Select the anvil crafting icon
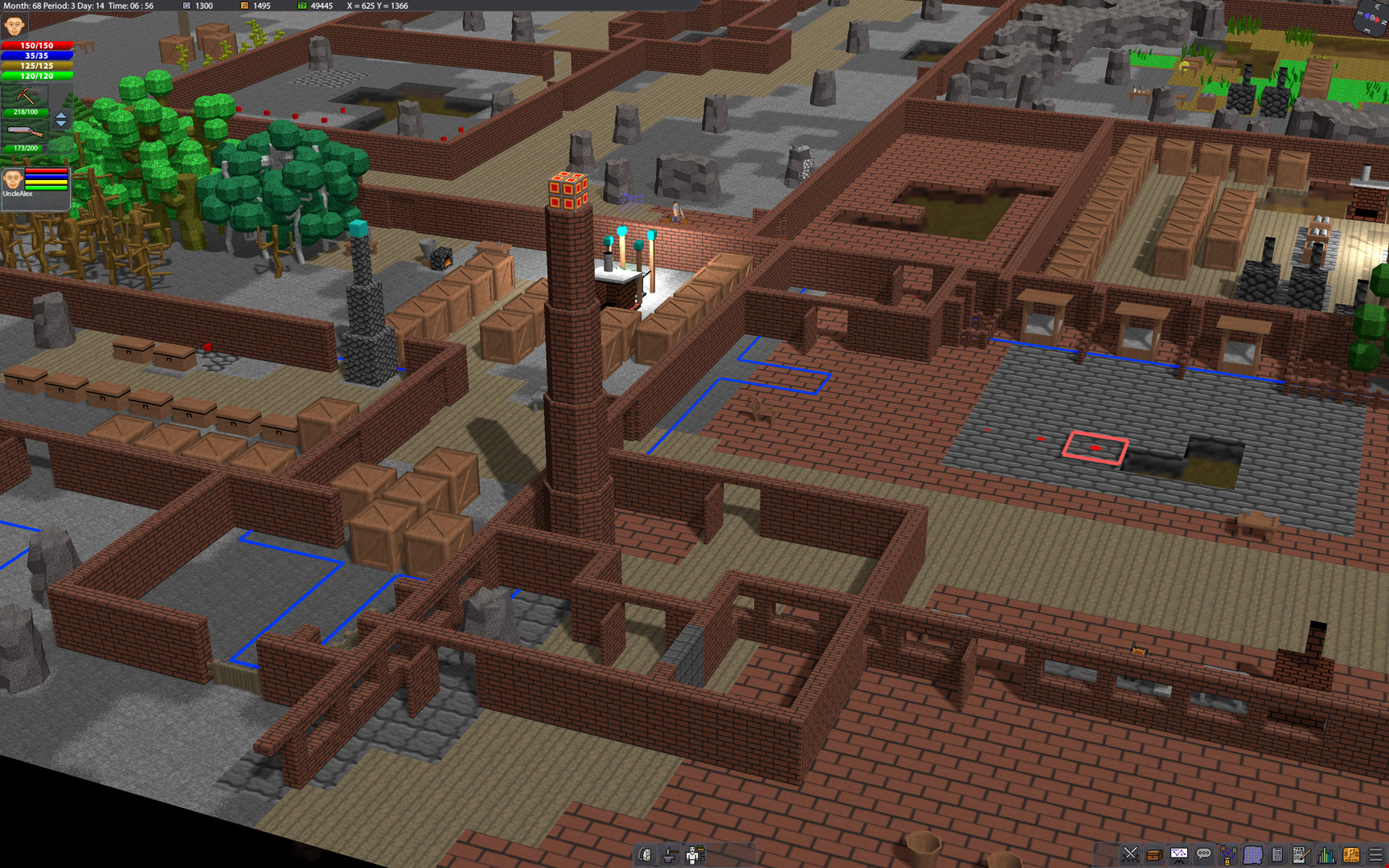This screenshot has width=1389, height=868. coord(669,855)
